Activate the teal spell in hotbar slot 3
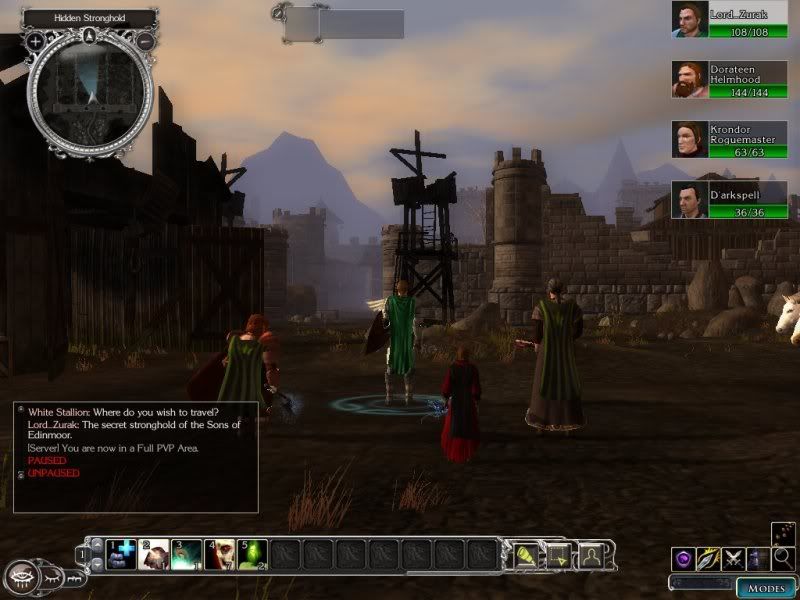This screenshot has height=600, width=800. tap(187, 554)
